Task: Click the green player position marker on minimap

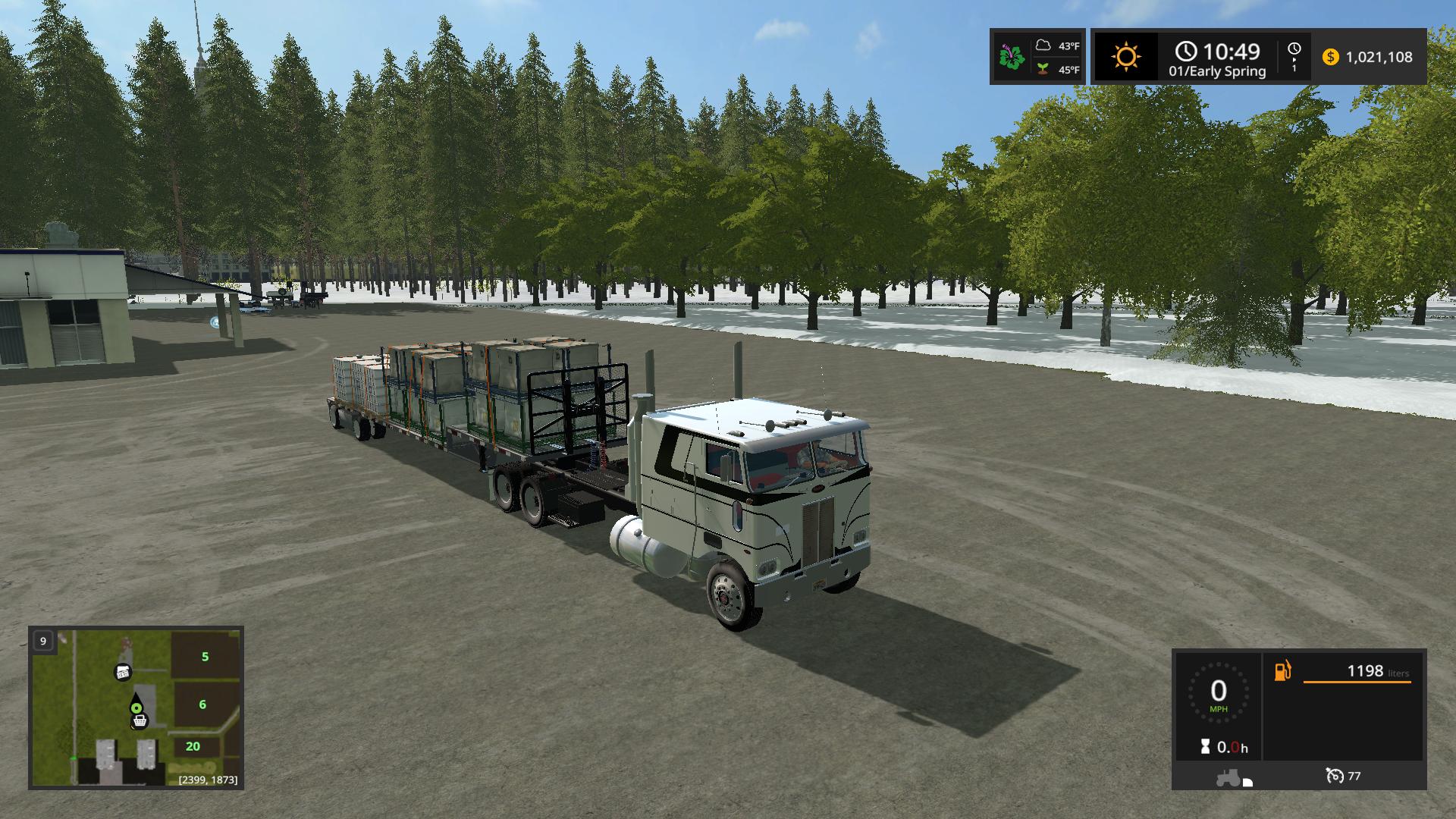Action: 136,708
